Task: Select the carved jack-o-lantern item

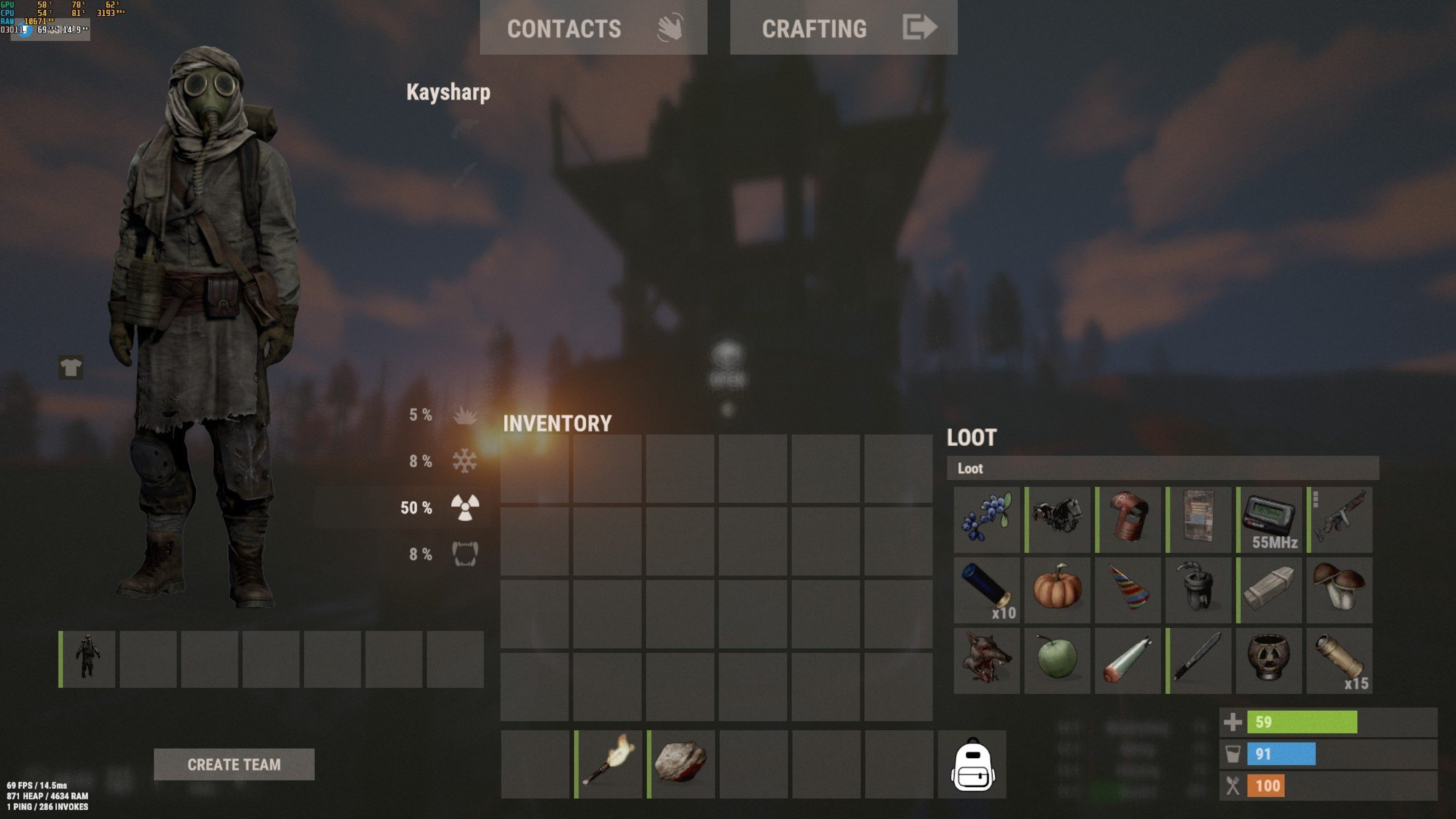Action: pos(1269,661)
